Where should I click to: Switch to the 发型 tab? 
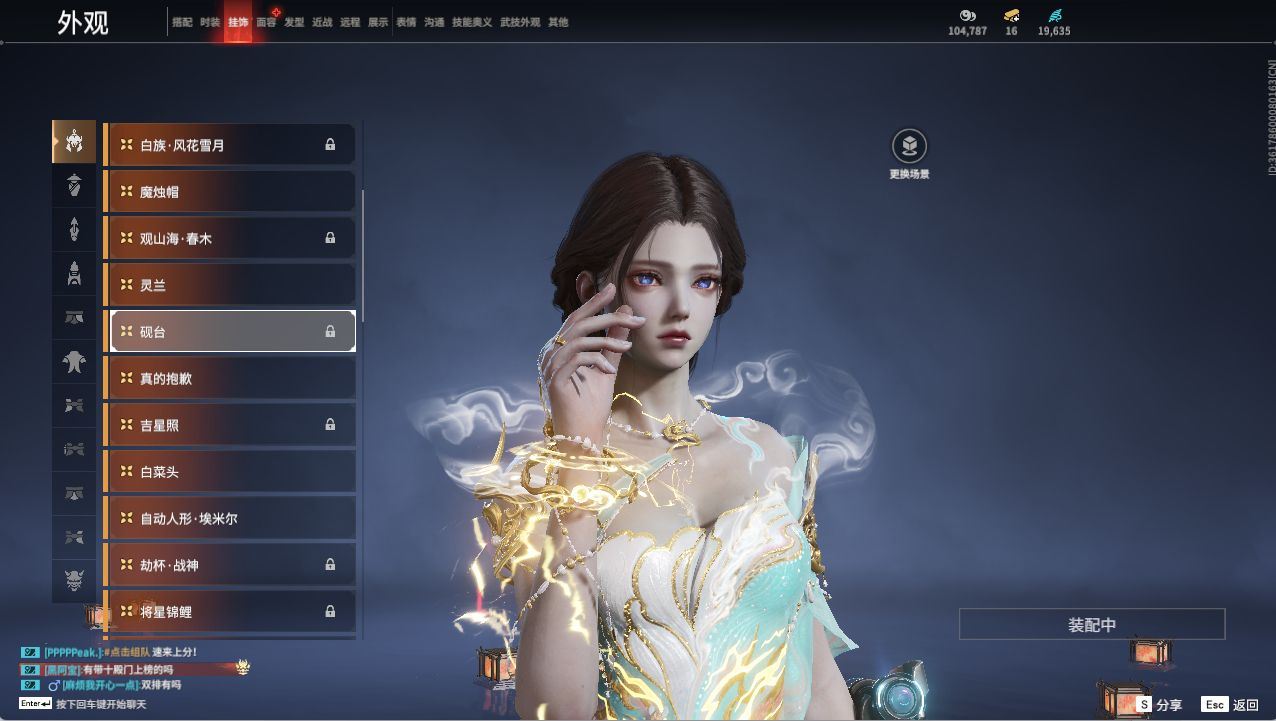(x=294, y=22)
